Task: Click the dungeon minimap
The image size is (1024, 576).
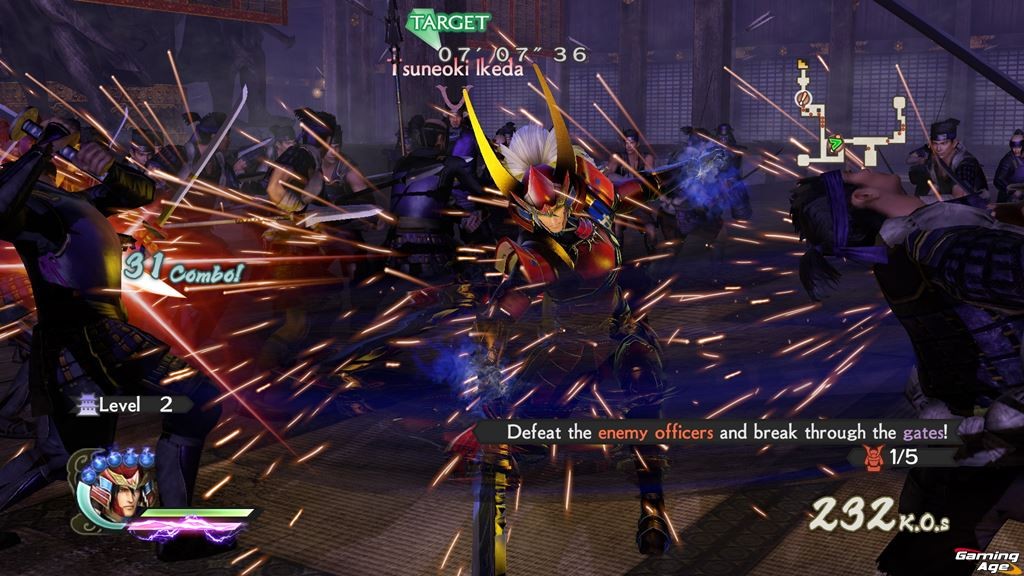Action: pyautogui.click(x=850, y=115)
